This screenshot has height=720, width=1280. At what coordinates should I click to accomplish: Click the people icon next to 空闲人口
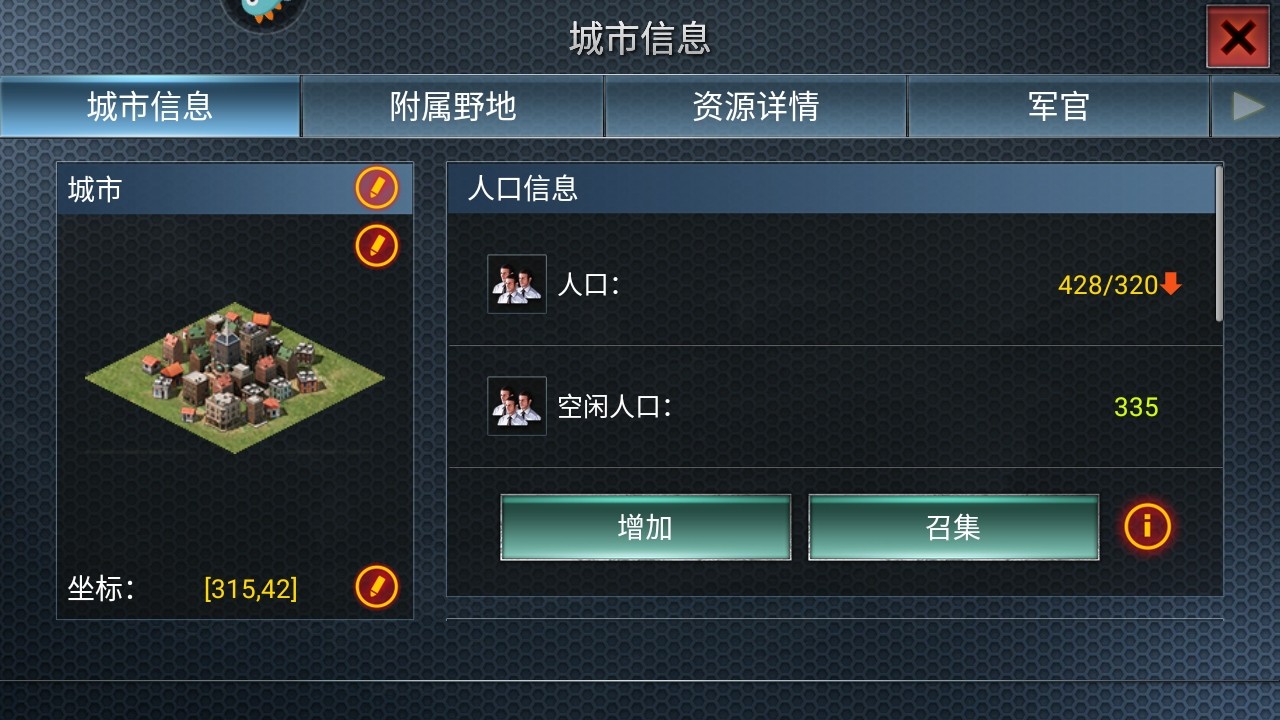(516, 408)
